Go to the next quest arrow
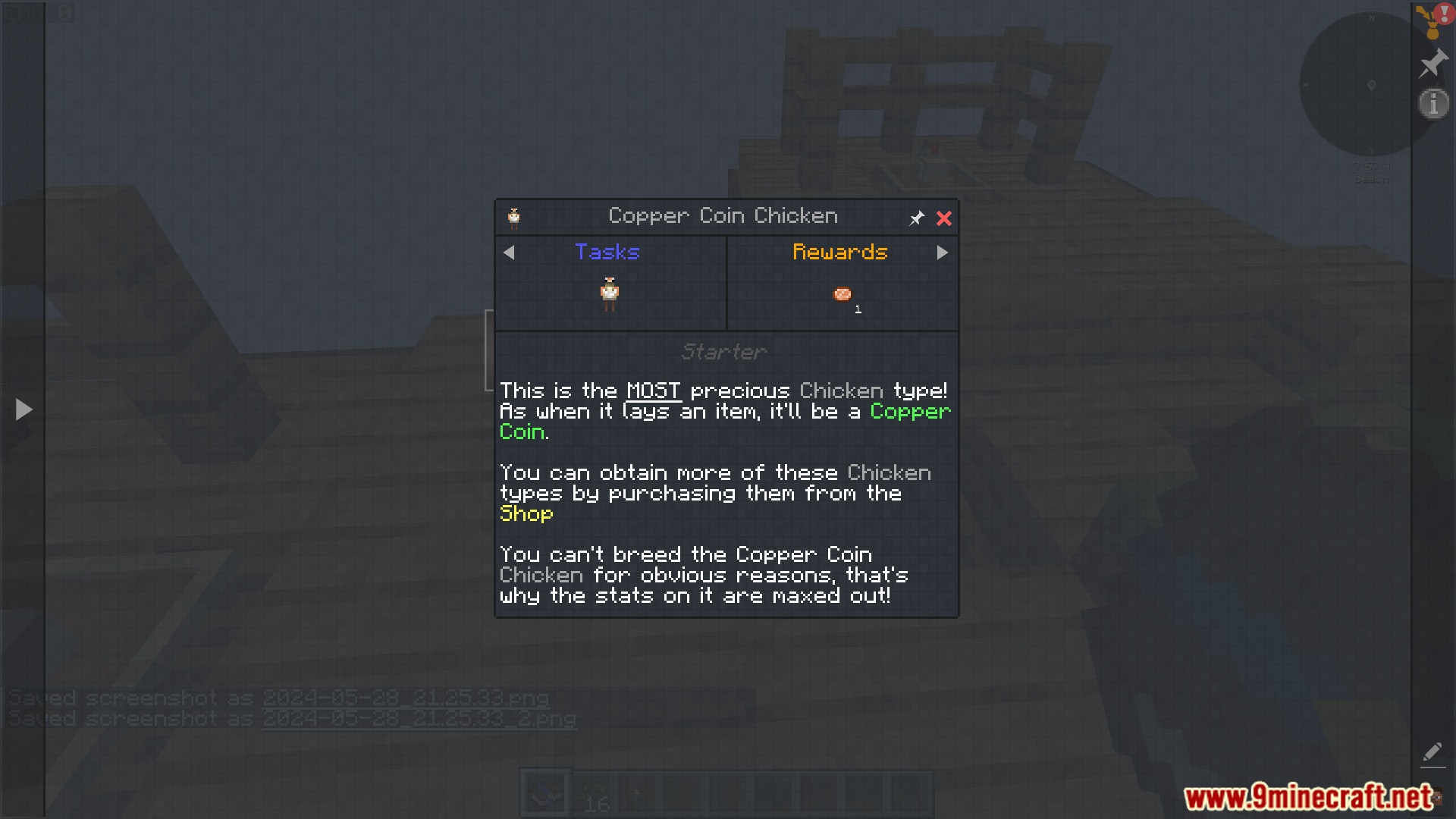The height and width of the screenshot is (819, 1456). click(942, 253)
